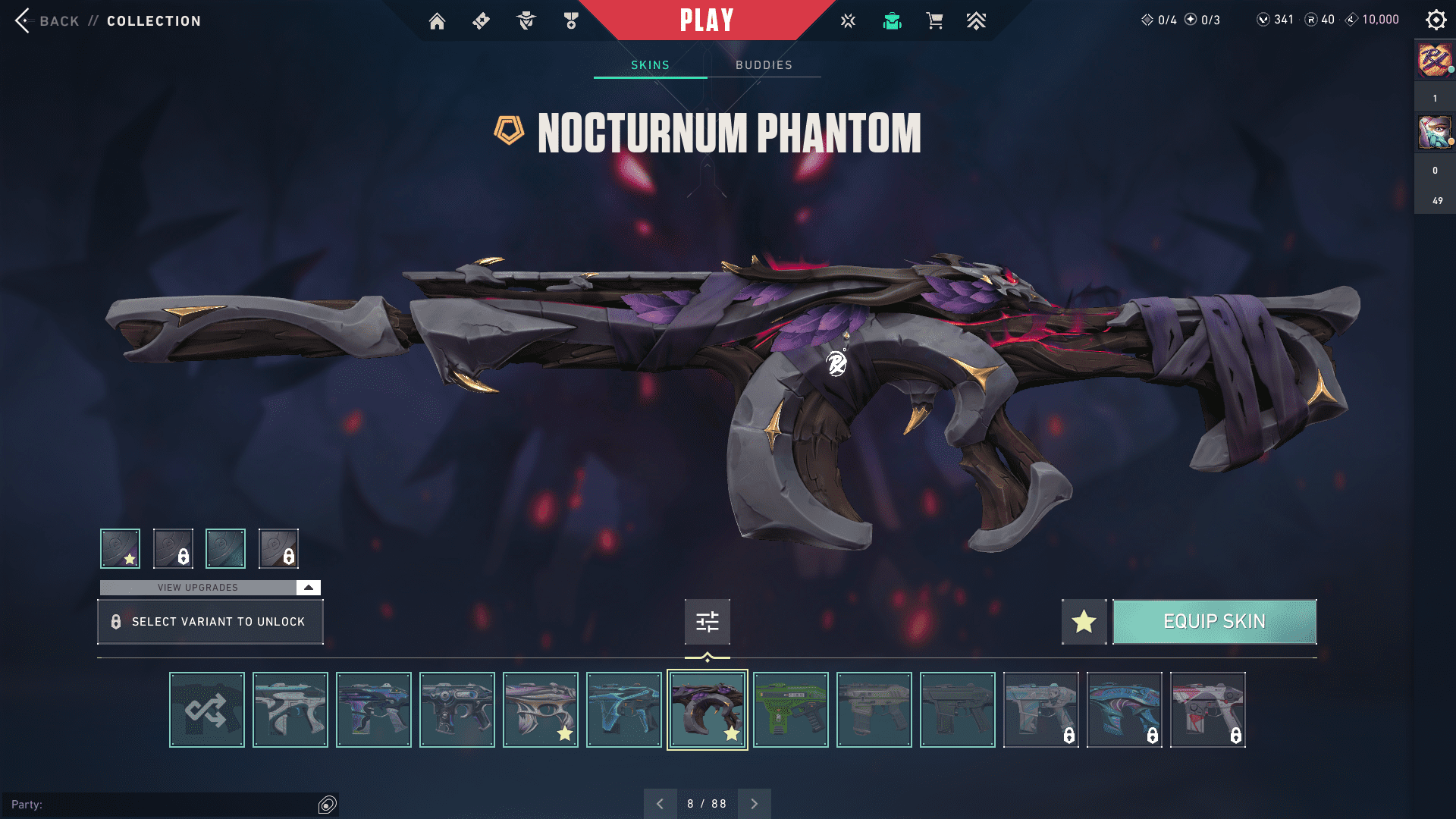Go to the next skins page
The image size is (1456, 819).
click(754, 804)
